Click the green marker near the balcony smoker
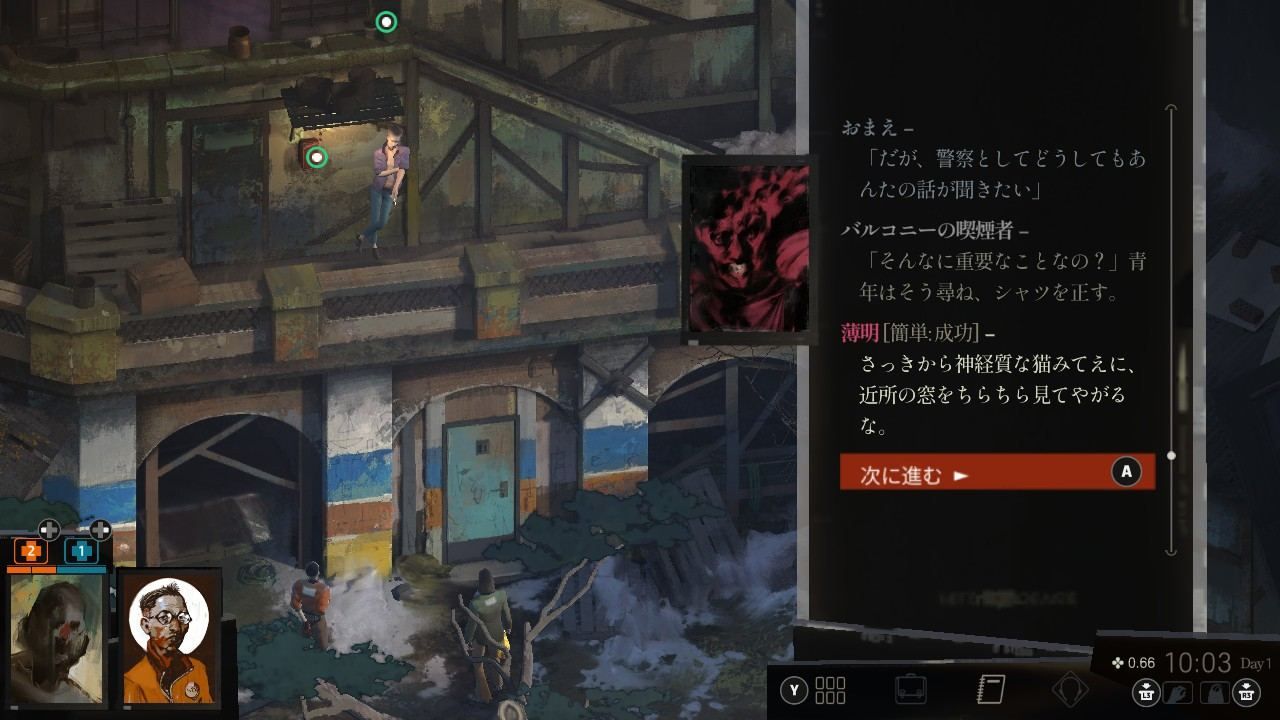 [317, 157]
